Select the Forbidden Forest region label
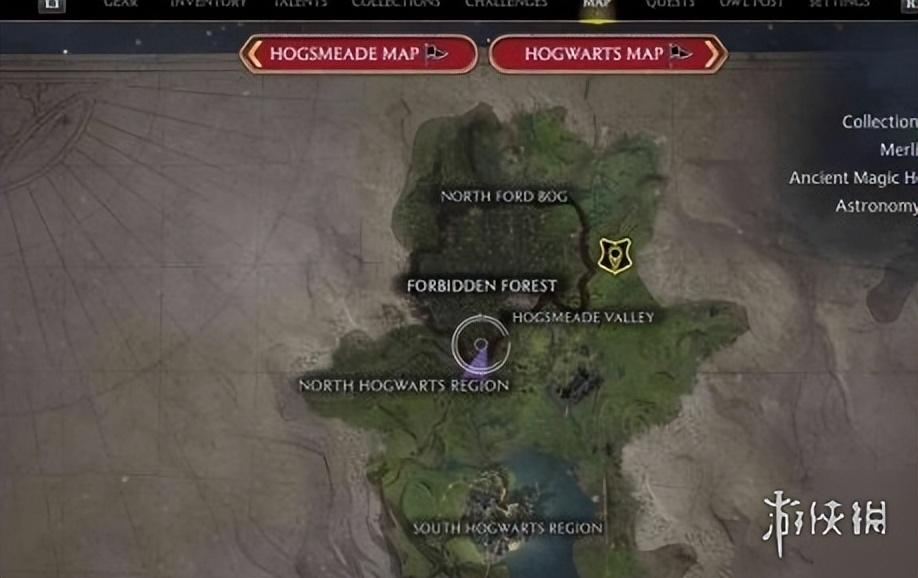This screenshot has width=918, height=578. coord(481,286)
